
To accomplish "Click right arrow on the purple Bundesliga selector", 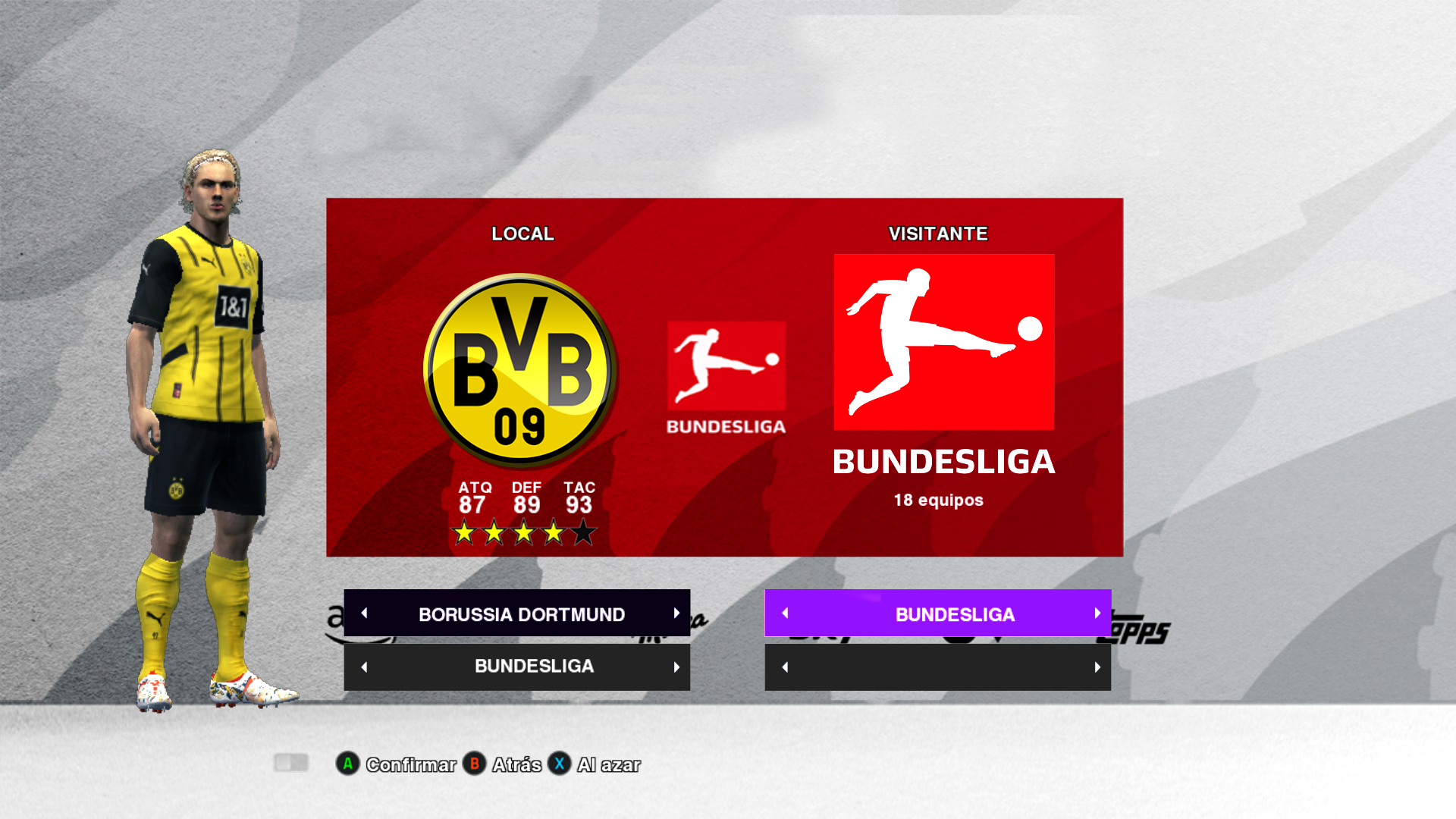I will [1097, 613].
